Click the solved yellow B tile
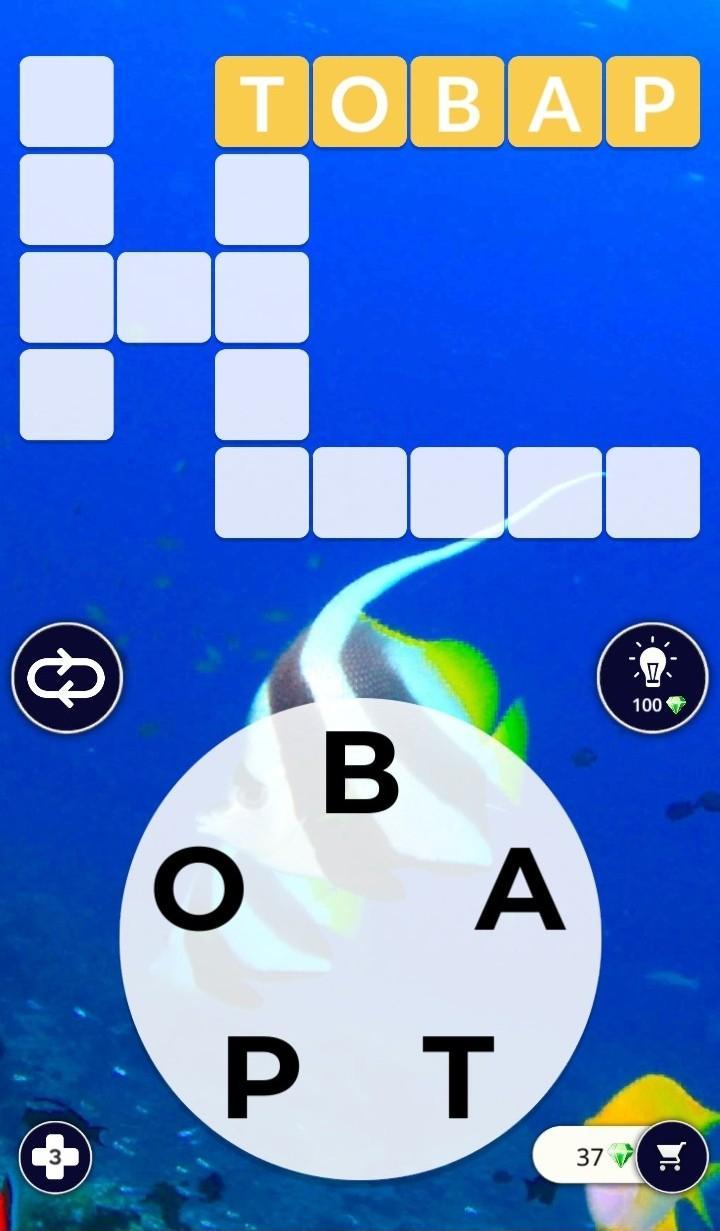This screenshot has height=1231, width=720. (x=457, y=102)
